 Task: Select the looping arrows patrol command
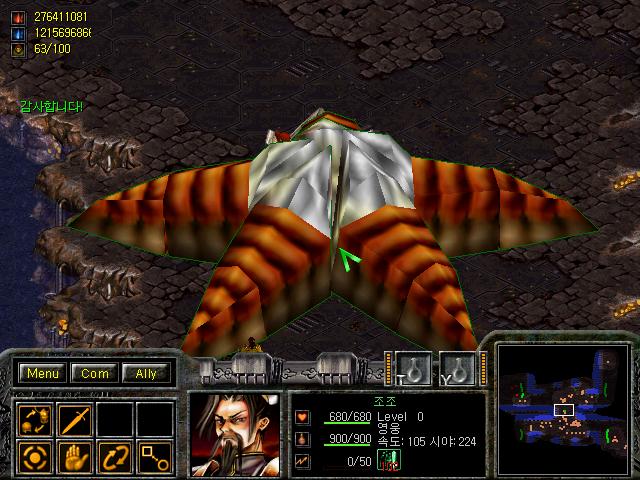(115, 459)
